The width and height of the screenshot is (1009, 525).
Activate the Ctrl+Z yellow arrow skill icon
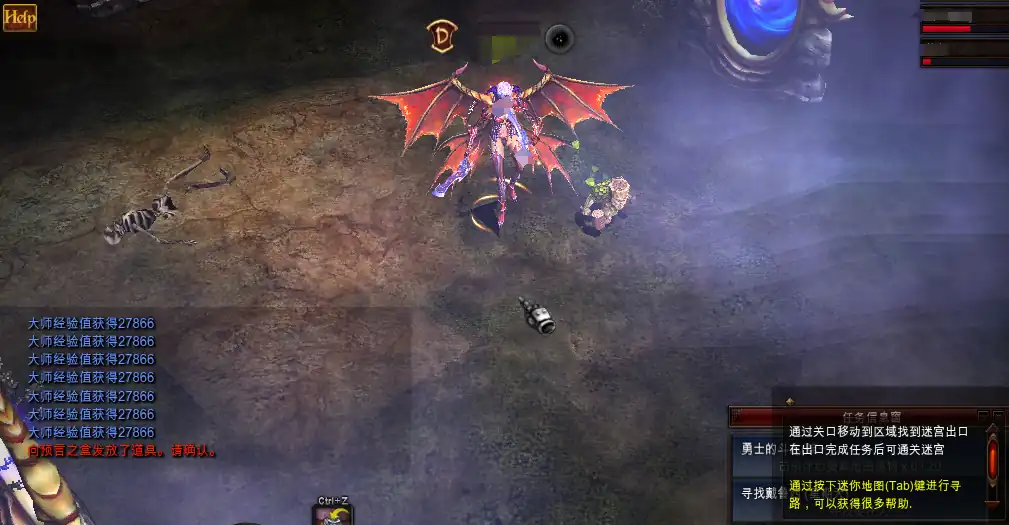point(333,515)
